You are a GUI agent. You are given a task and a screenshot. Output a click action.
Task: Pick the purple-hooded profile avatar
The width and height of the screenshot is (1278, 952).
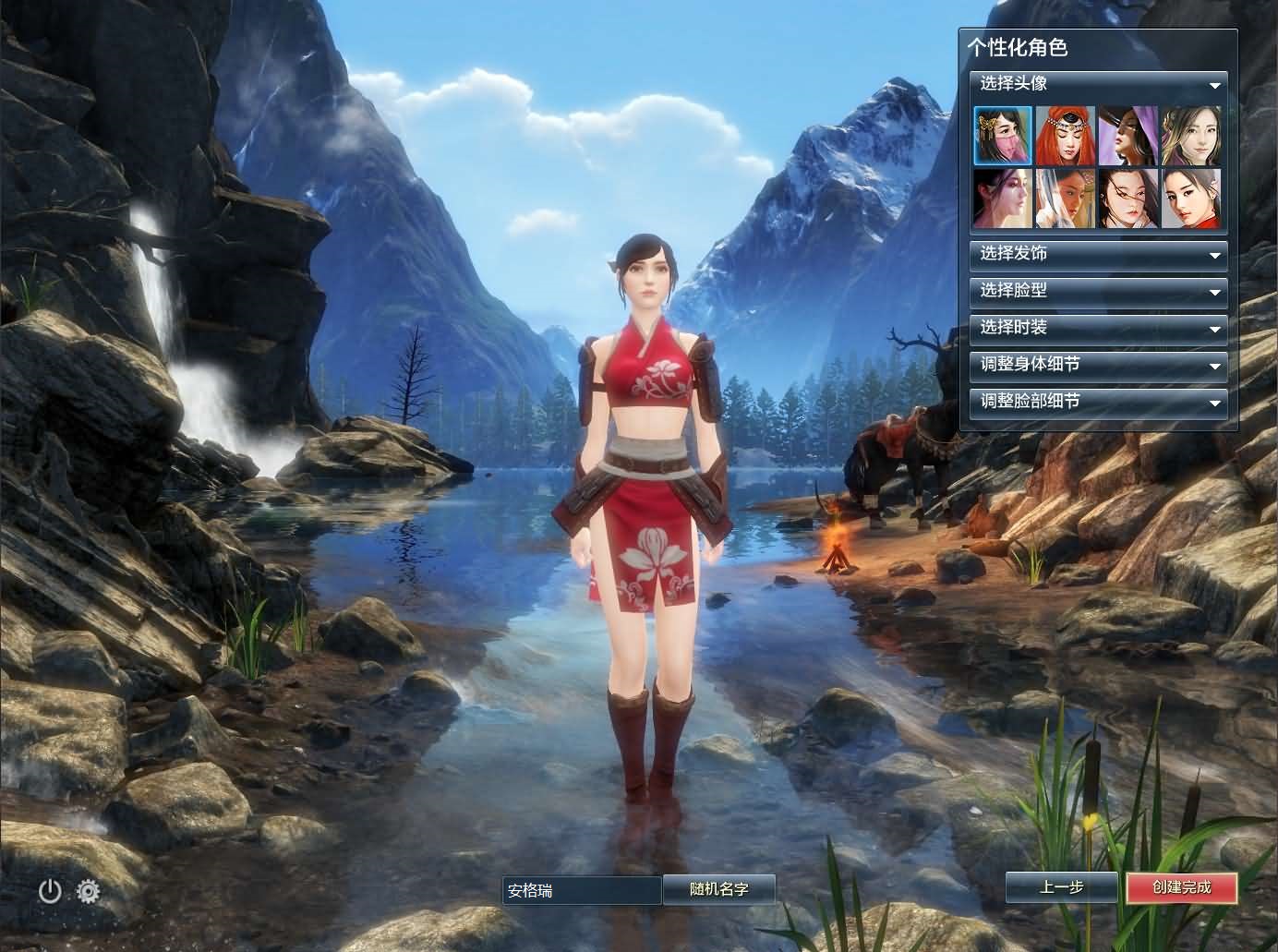1127,136
